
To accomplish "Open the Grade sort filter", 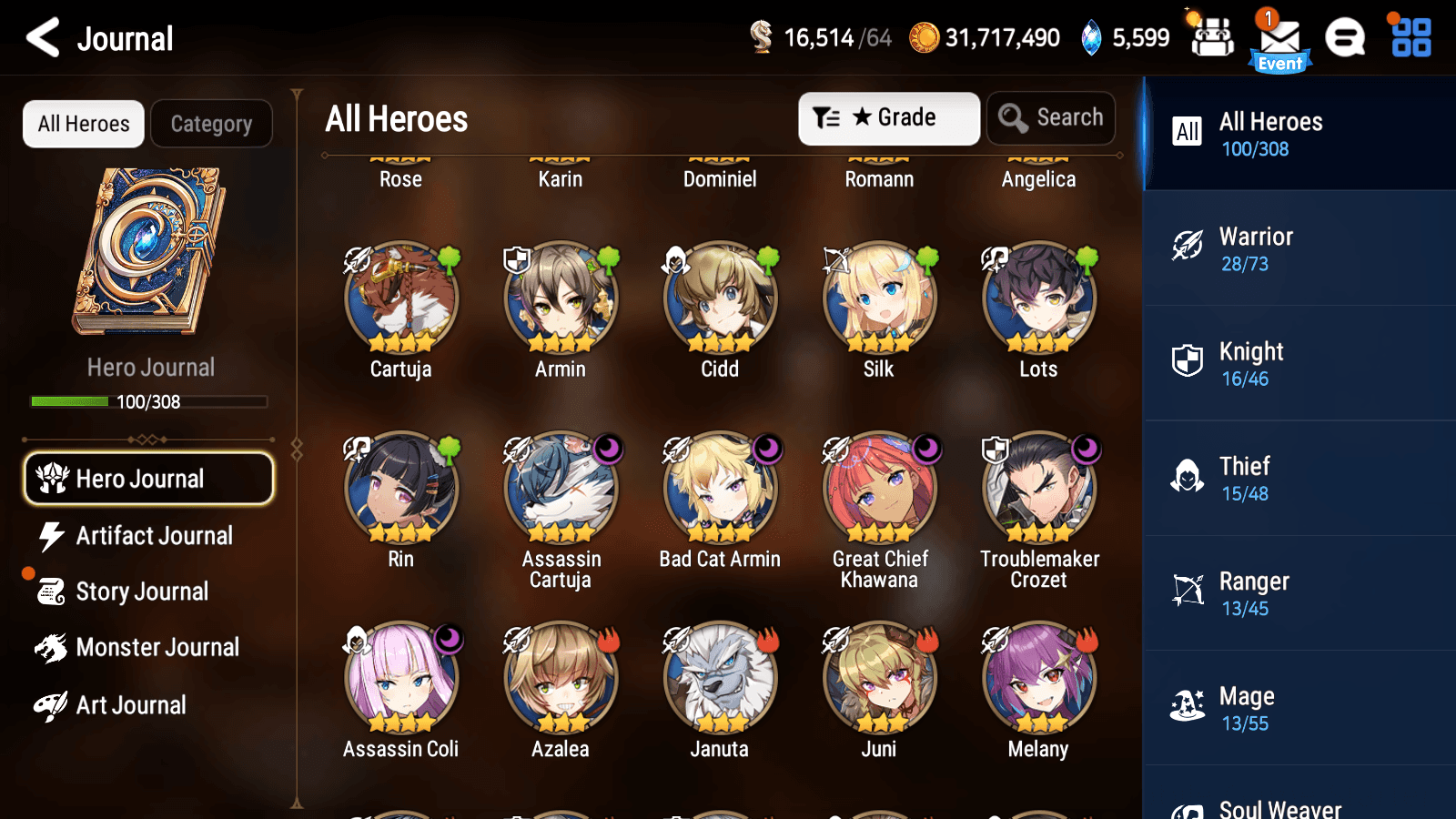I will coord(888,117).
